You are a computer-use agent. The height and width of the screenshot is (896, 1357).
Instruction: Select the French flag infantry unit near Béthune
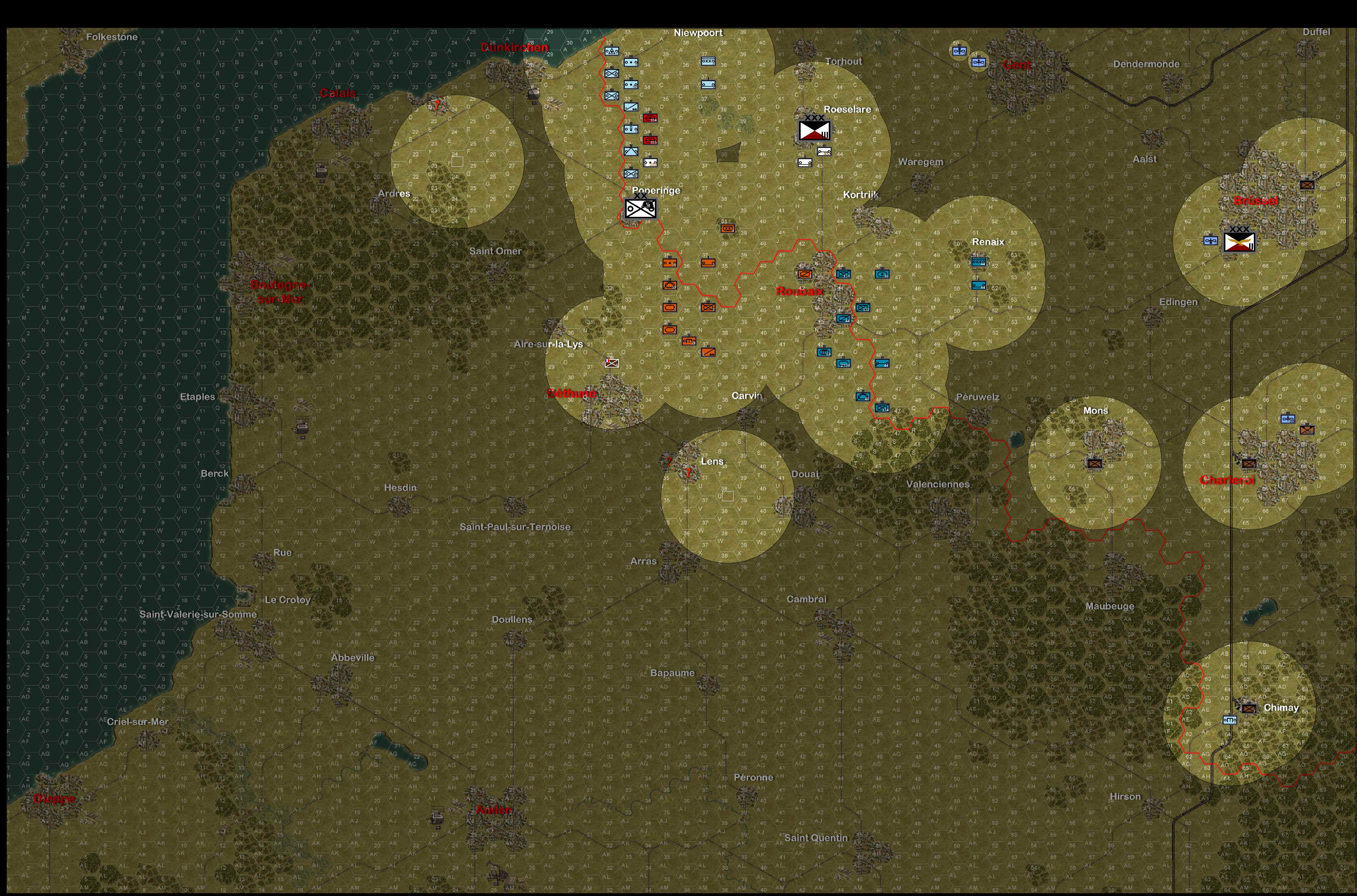612,363
